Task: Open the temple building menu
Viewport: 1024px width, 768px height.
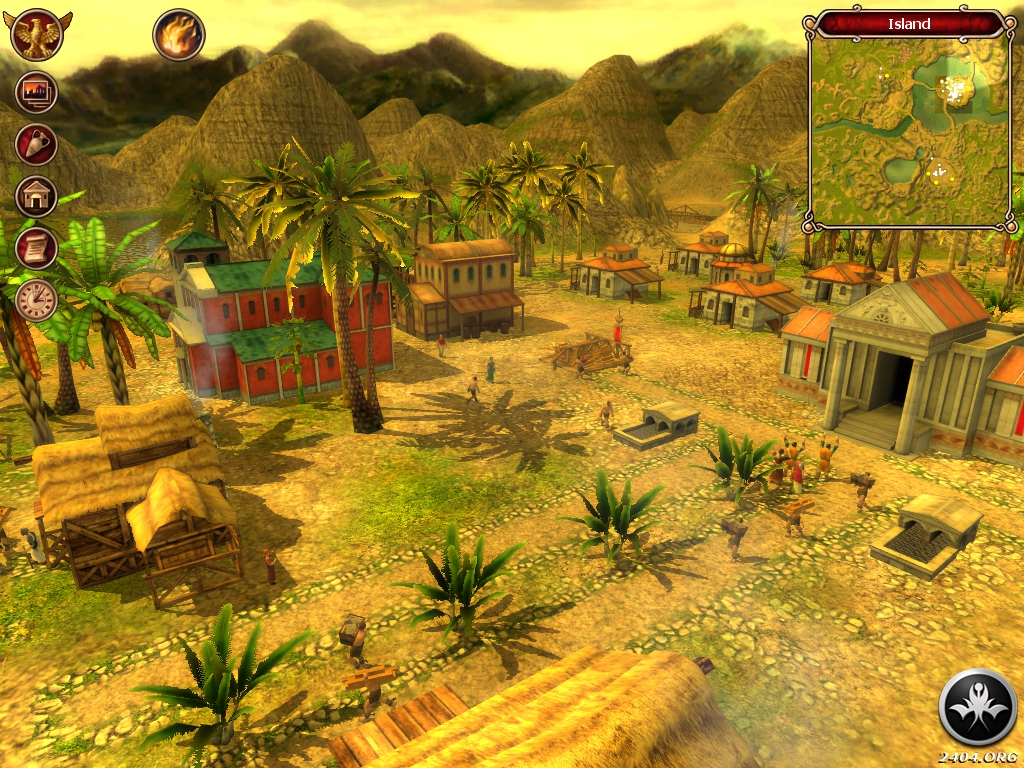Action: [x=37, y=196]
